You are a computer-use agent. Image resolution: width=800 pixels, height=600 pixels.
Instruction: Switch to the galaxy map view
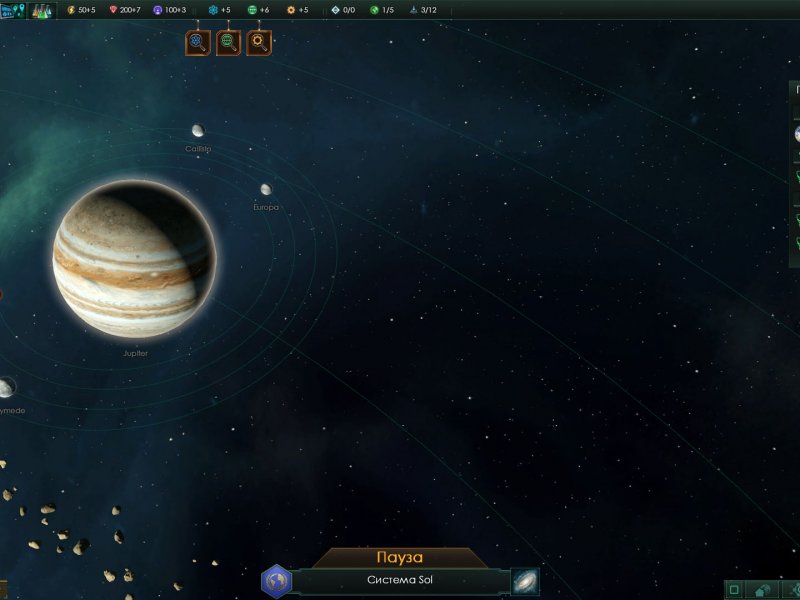(x=524, y=581)
